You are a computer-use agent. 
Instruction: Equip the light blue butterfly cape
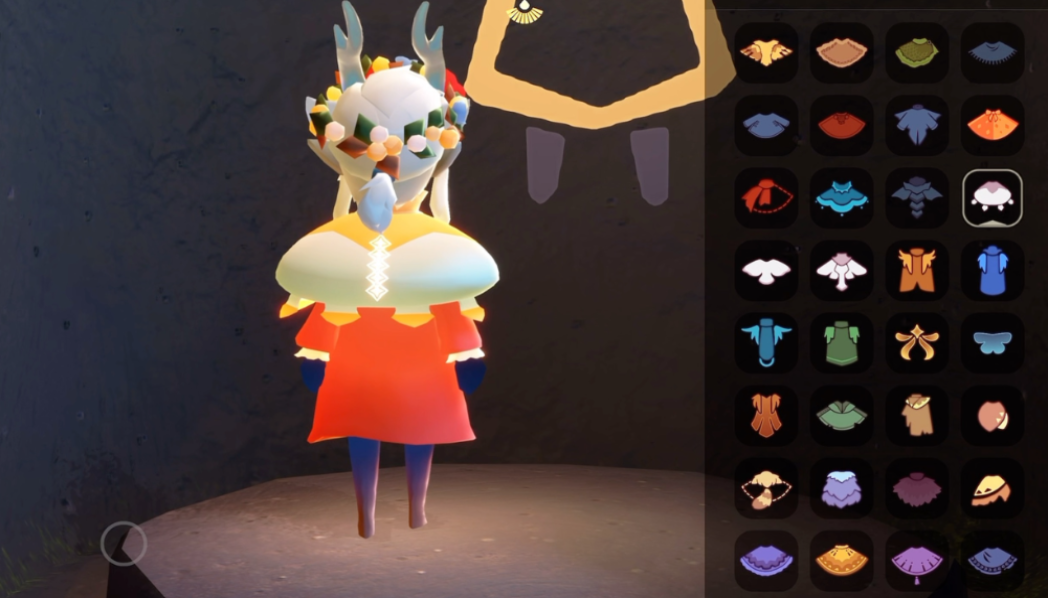pyautogui.click(x=992, y=343)
